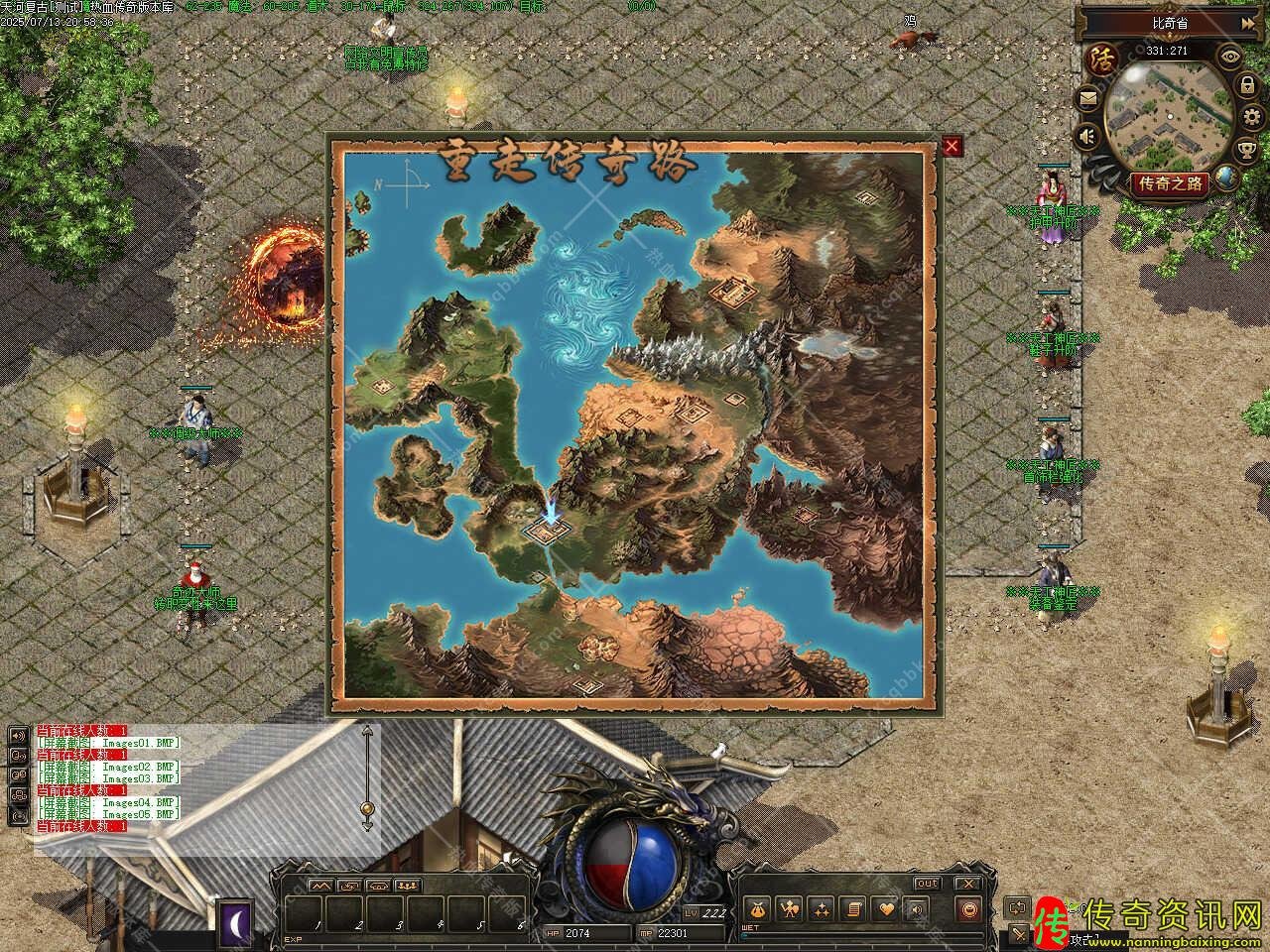Click the X exit button near 'out'
Viewport: 1270px width, 952px height.
pyautogui.click(x=968, y=883)
